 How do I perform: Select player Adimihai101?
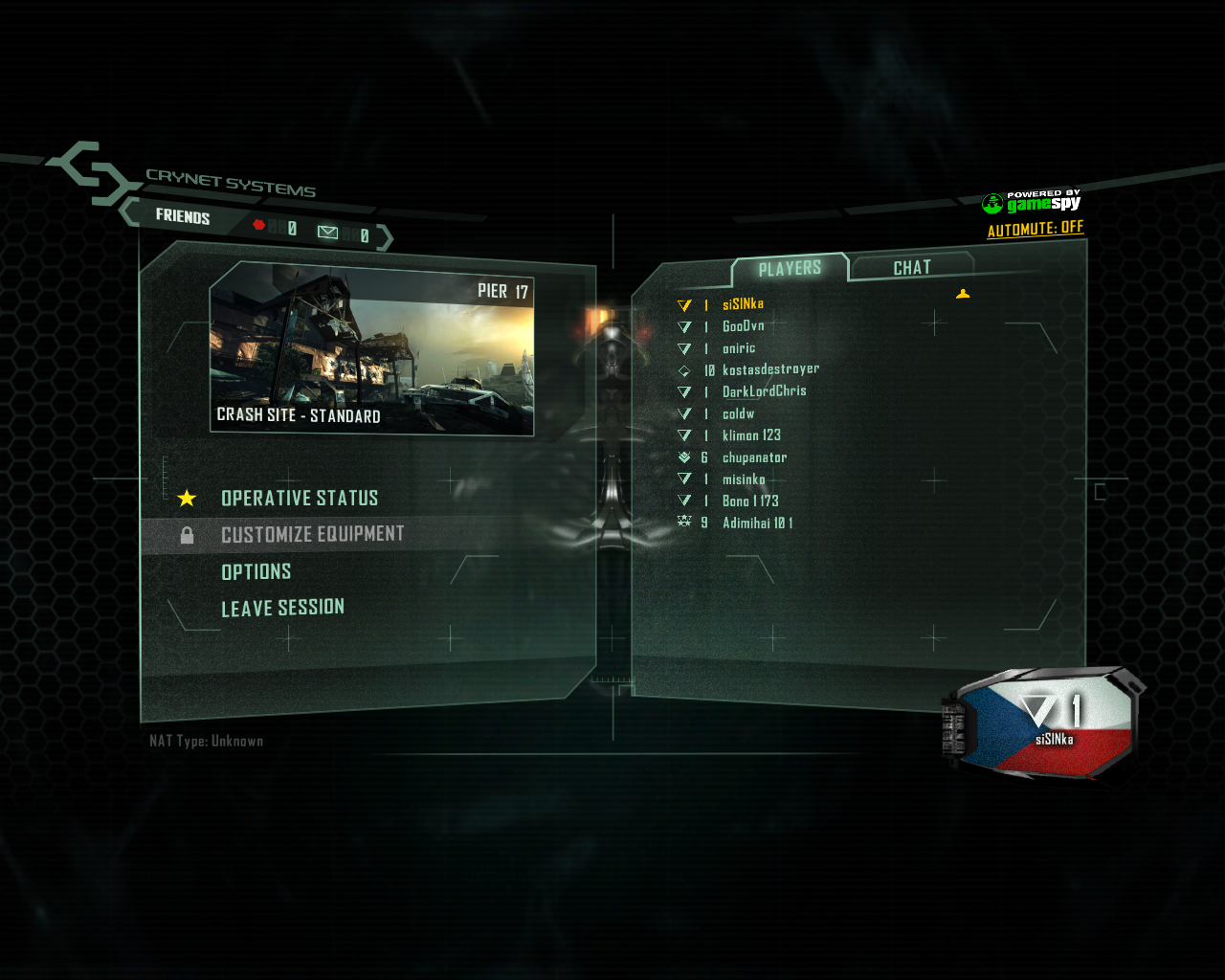757,523
